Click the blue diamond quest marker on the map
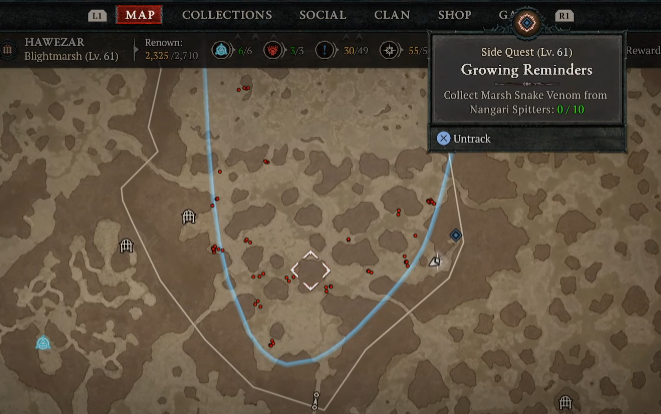This screenshot has height=414, width=661. click(456, 235)
